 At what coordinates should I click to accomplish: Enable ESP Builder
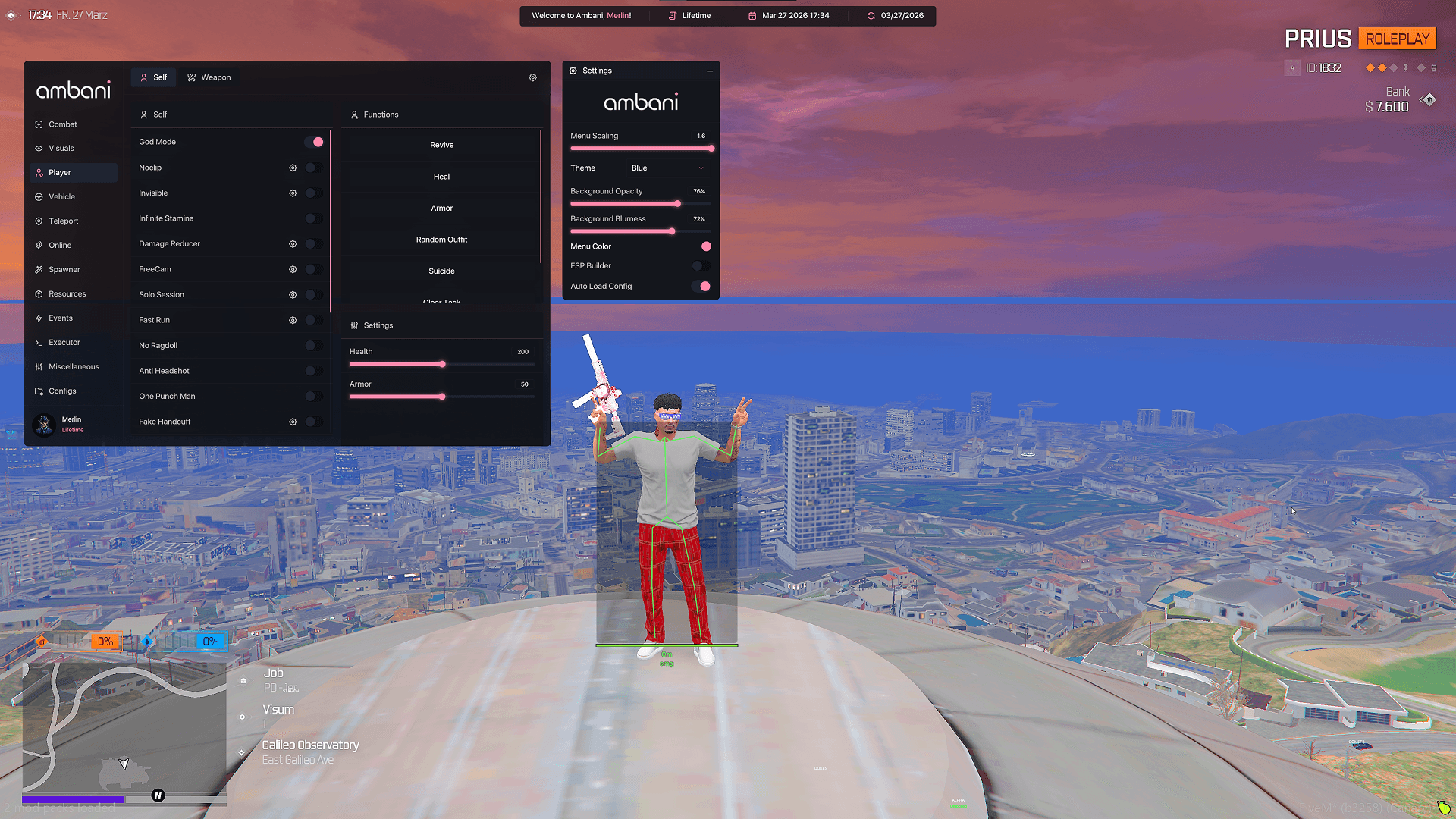[x=700, y=265]
